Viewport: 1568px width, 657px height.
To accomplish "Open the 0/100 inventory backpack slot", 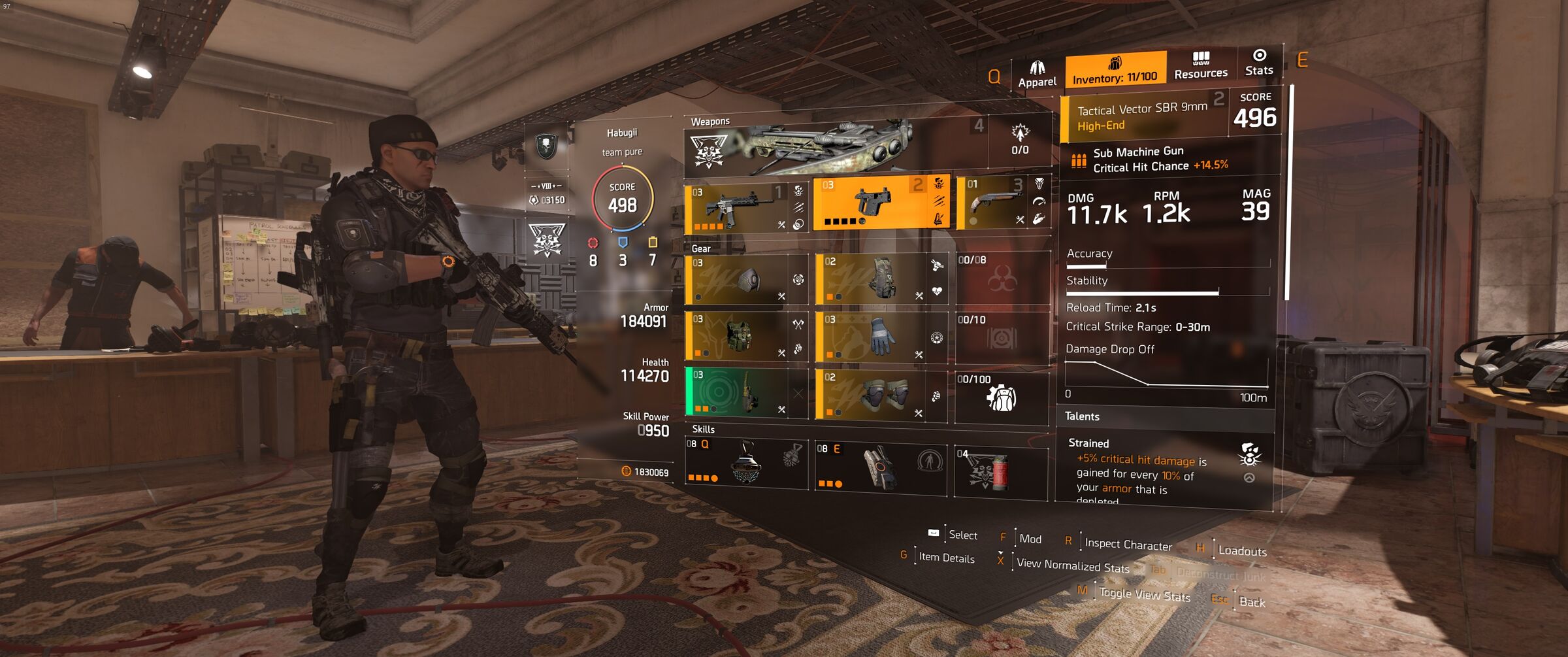I will click(1002, 397).
